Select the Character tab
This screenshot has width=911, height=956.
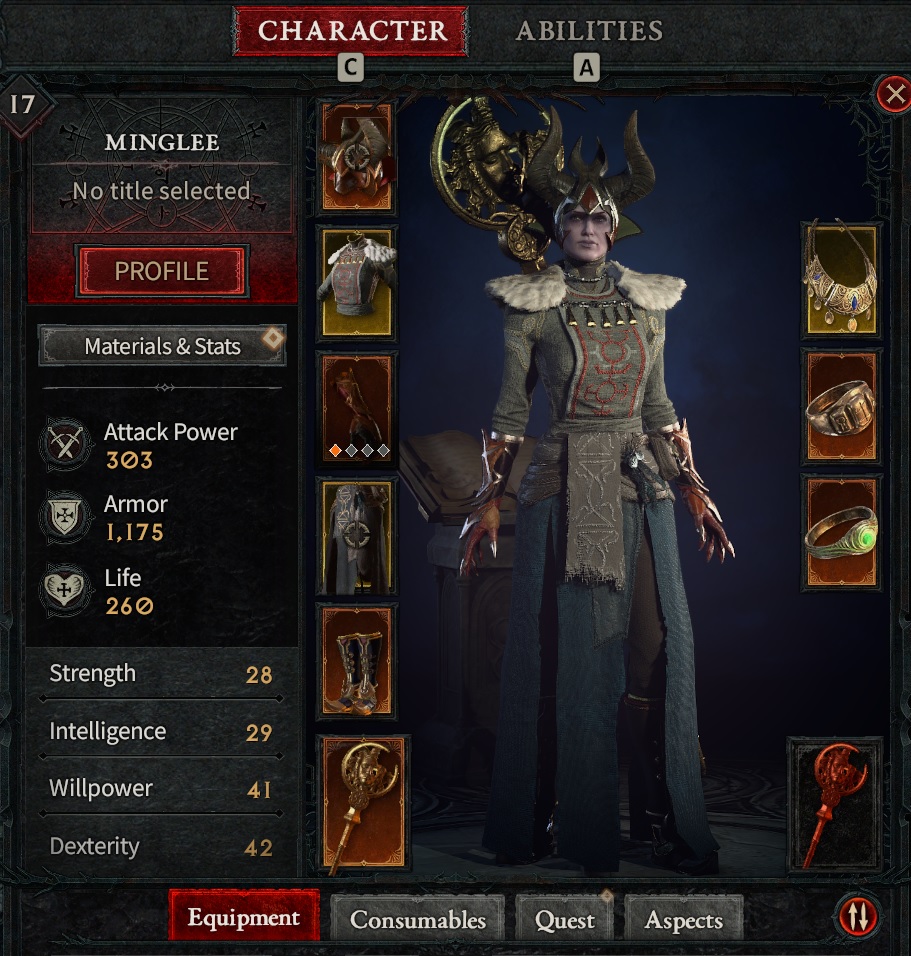351,31
